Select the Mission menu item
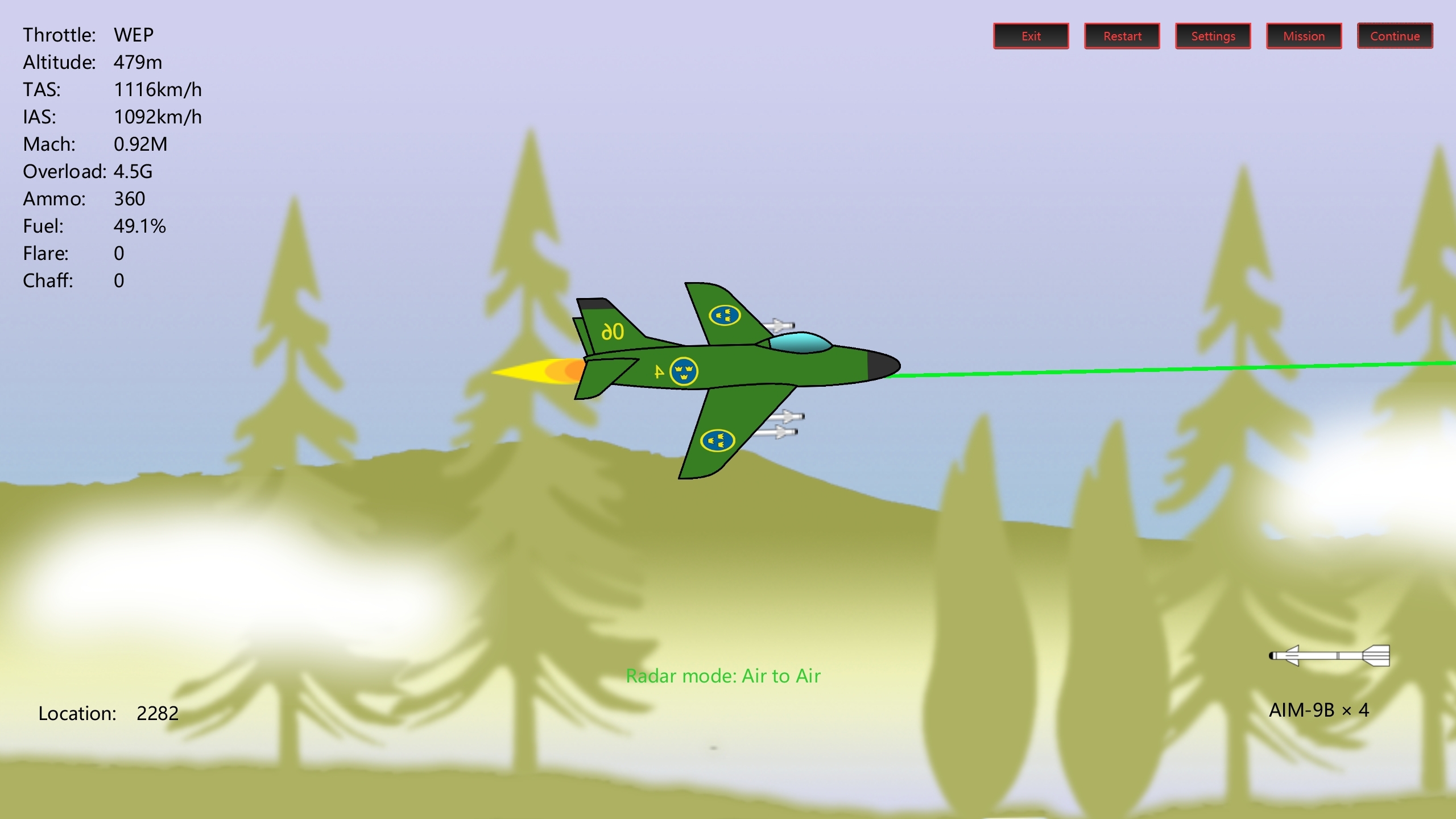This screenshot has height=819, width=1456. 1304,36
